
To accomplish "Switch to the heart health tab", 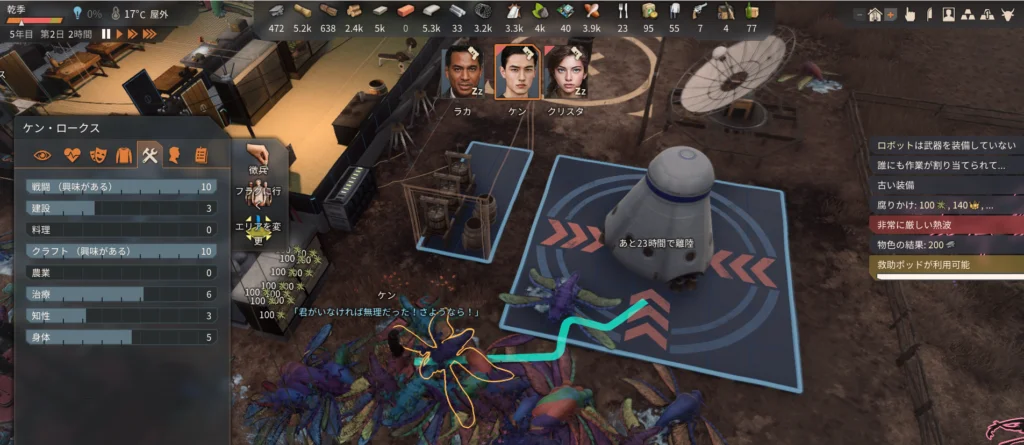I will pyautogui.click(x=71, y=155).
